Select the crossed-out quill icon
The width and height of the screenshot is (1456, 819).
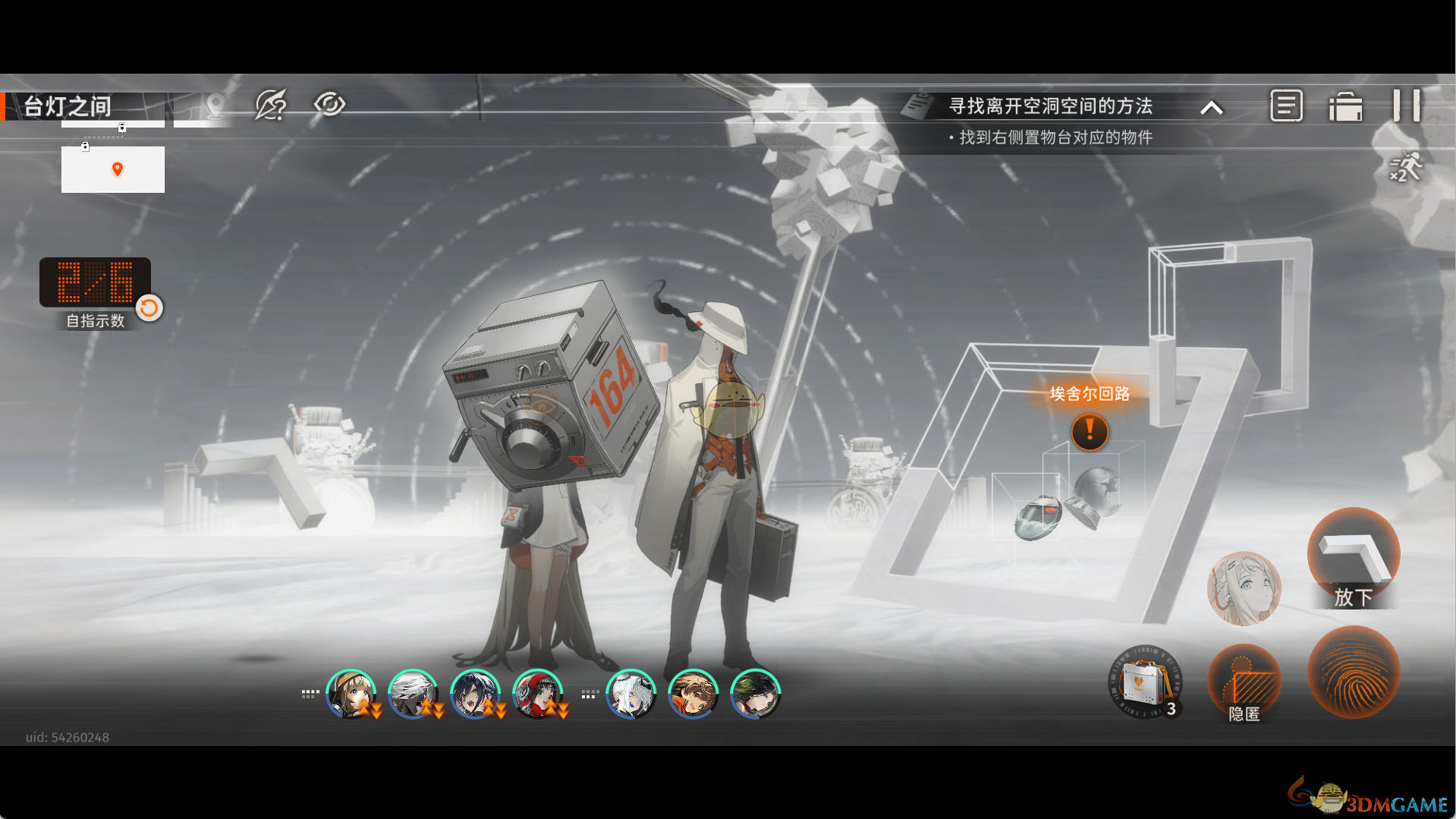pyautogui.click(x=271, y=105)
